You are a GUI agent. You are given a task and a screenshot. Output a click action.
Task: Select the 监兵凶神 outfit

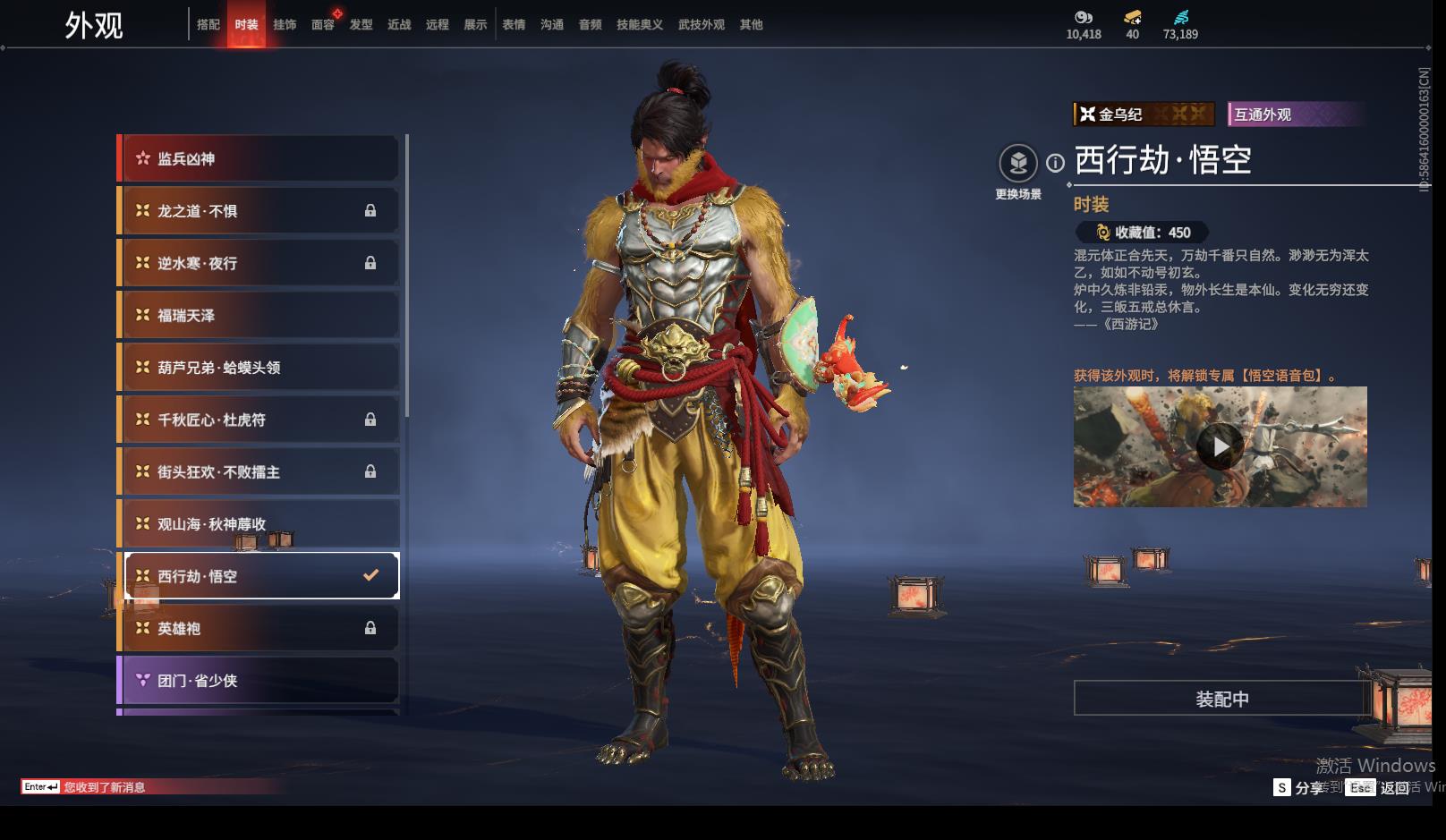click(259, 159)
